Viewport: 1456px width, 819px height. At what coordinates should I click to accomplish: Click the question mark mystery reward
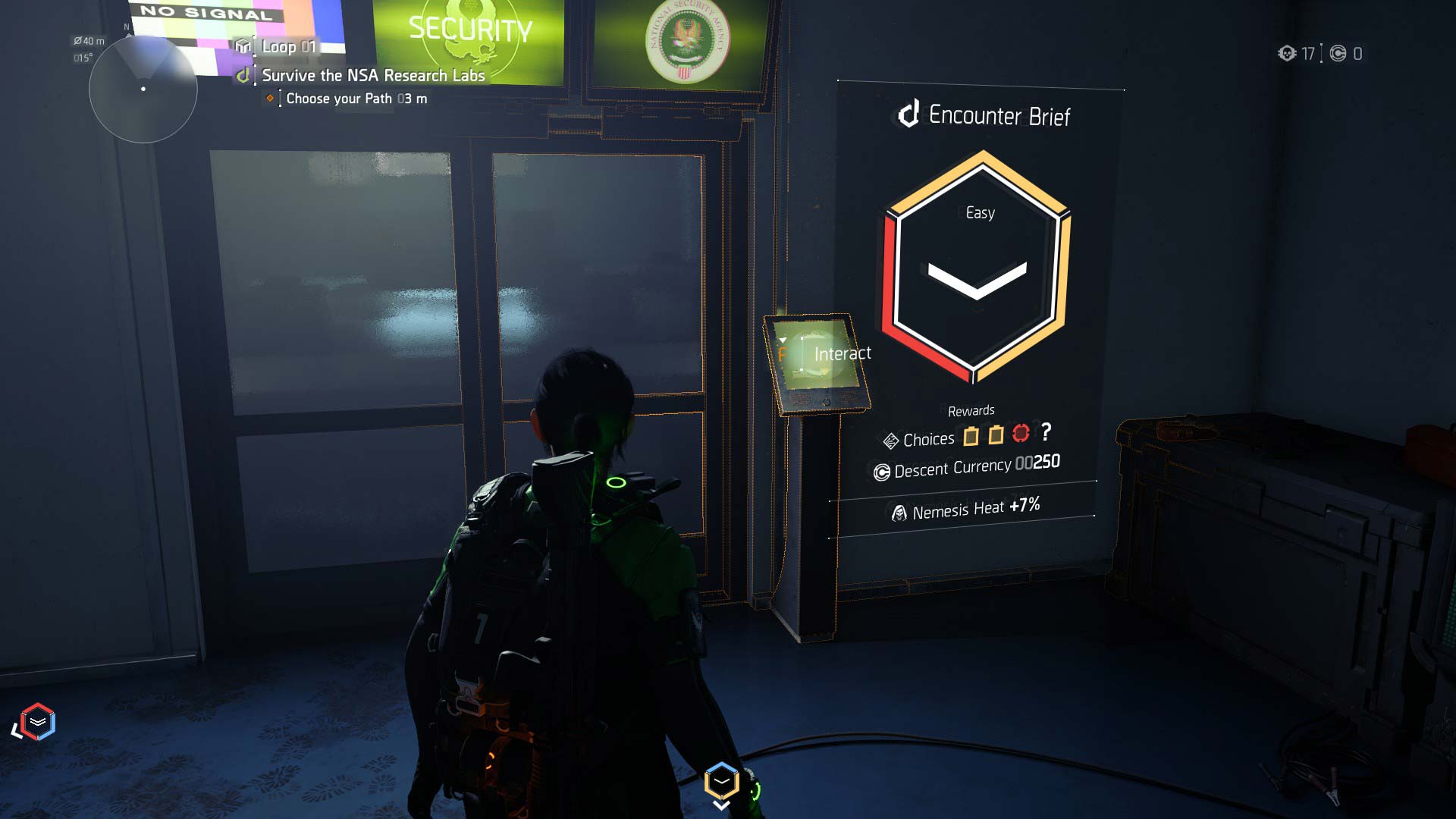(1046, 431)
